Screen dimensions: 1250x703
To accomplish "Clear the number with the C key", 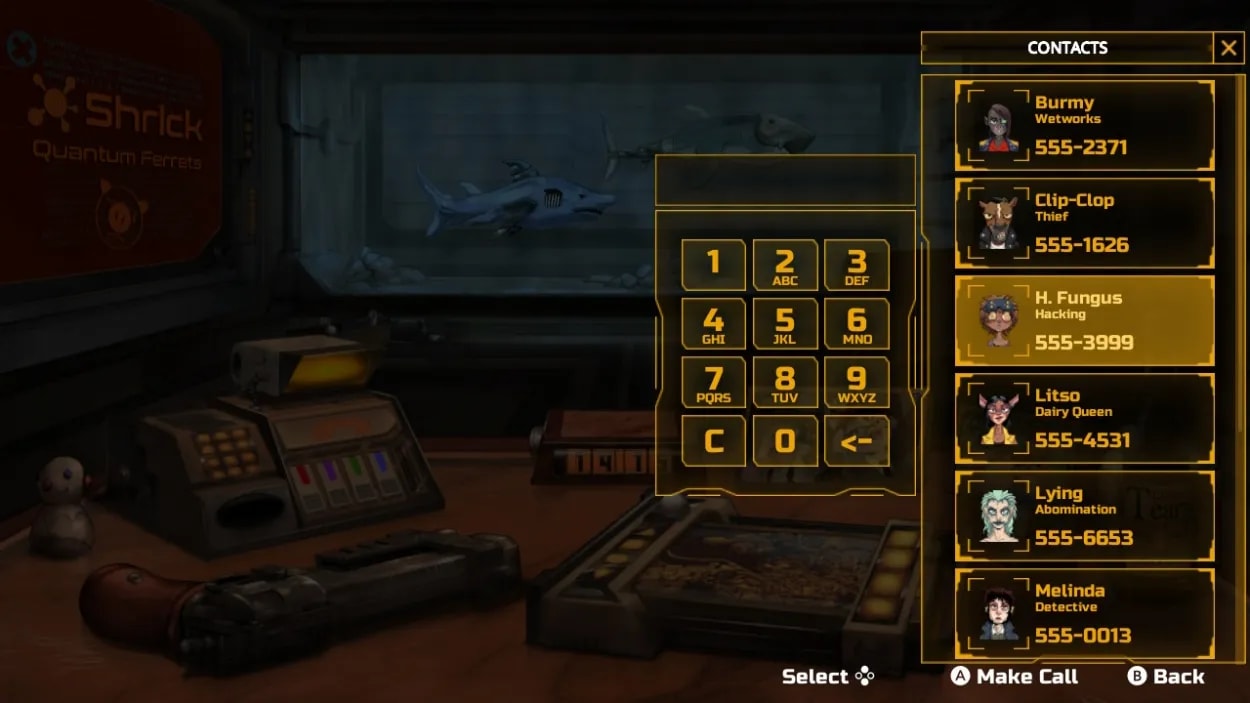I will [x=713, y=441].
